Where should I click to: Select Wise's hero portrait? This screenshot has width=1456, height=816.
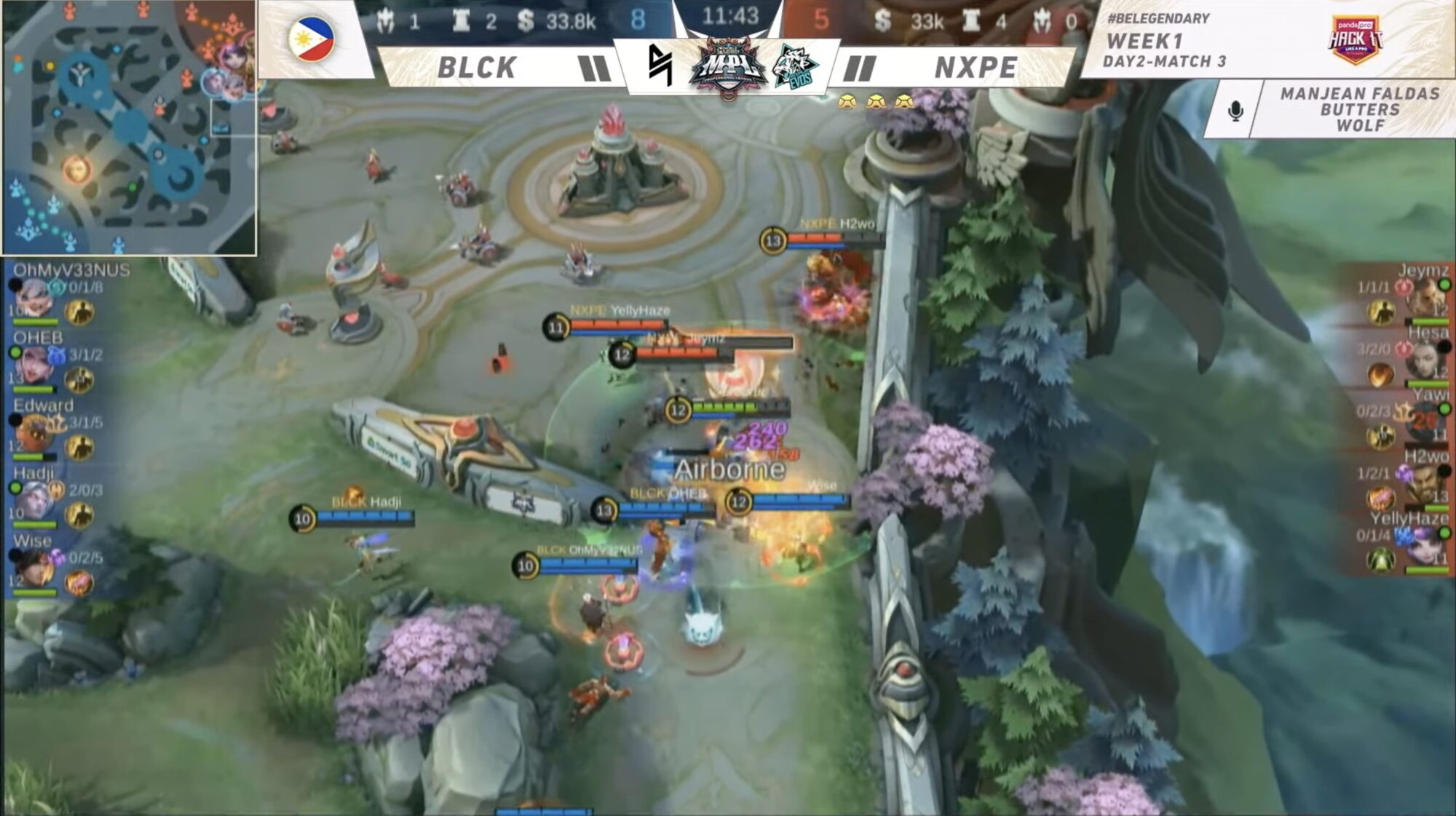pos(32,568)
